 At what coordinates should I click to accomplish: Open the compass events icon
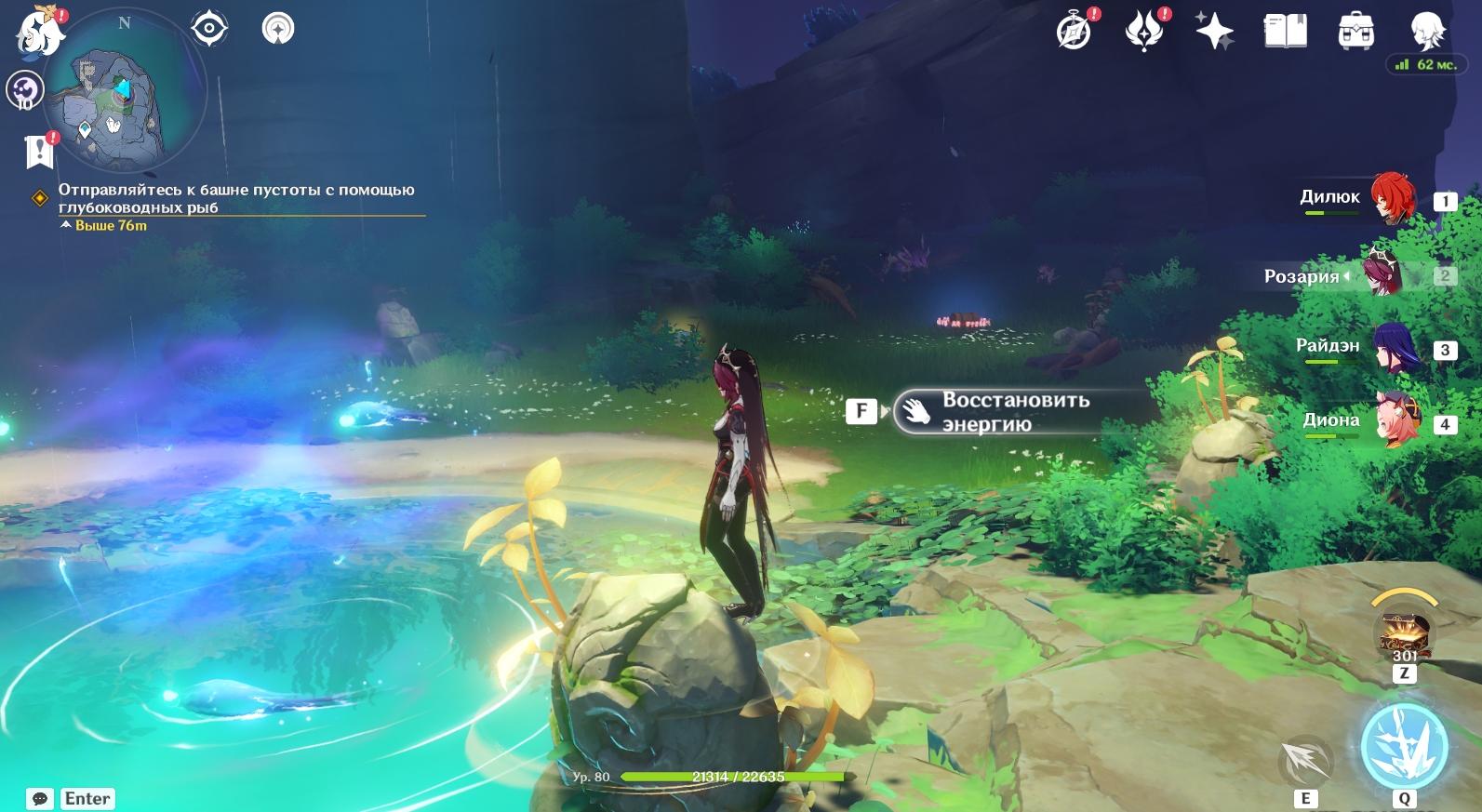tap(1075, 31)
